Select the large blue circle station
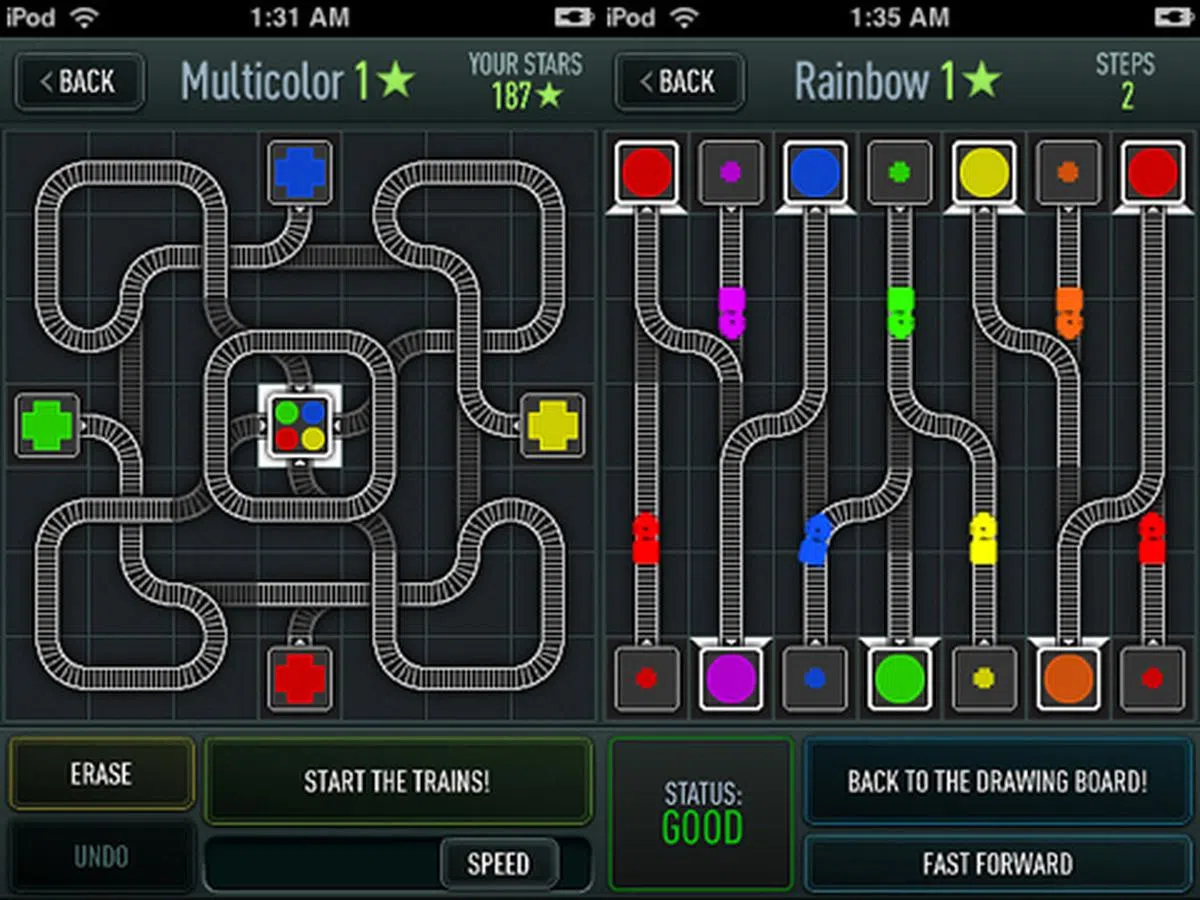 click(x=815, y=173)
